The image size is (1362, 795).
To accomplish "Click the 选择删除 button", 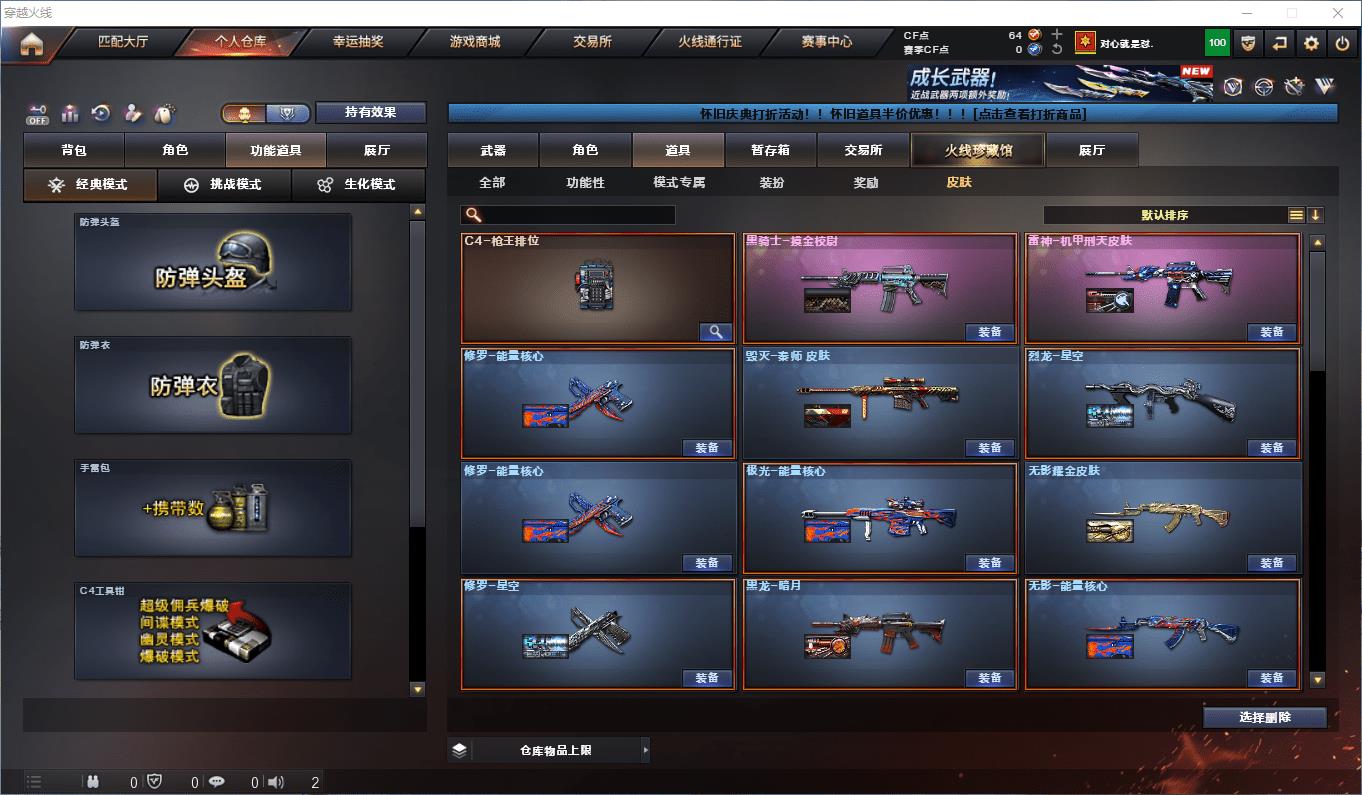I will point(1264,717).
